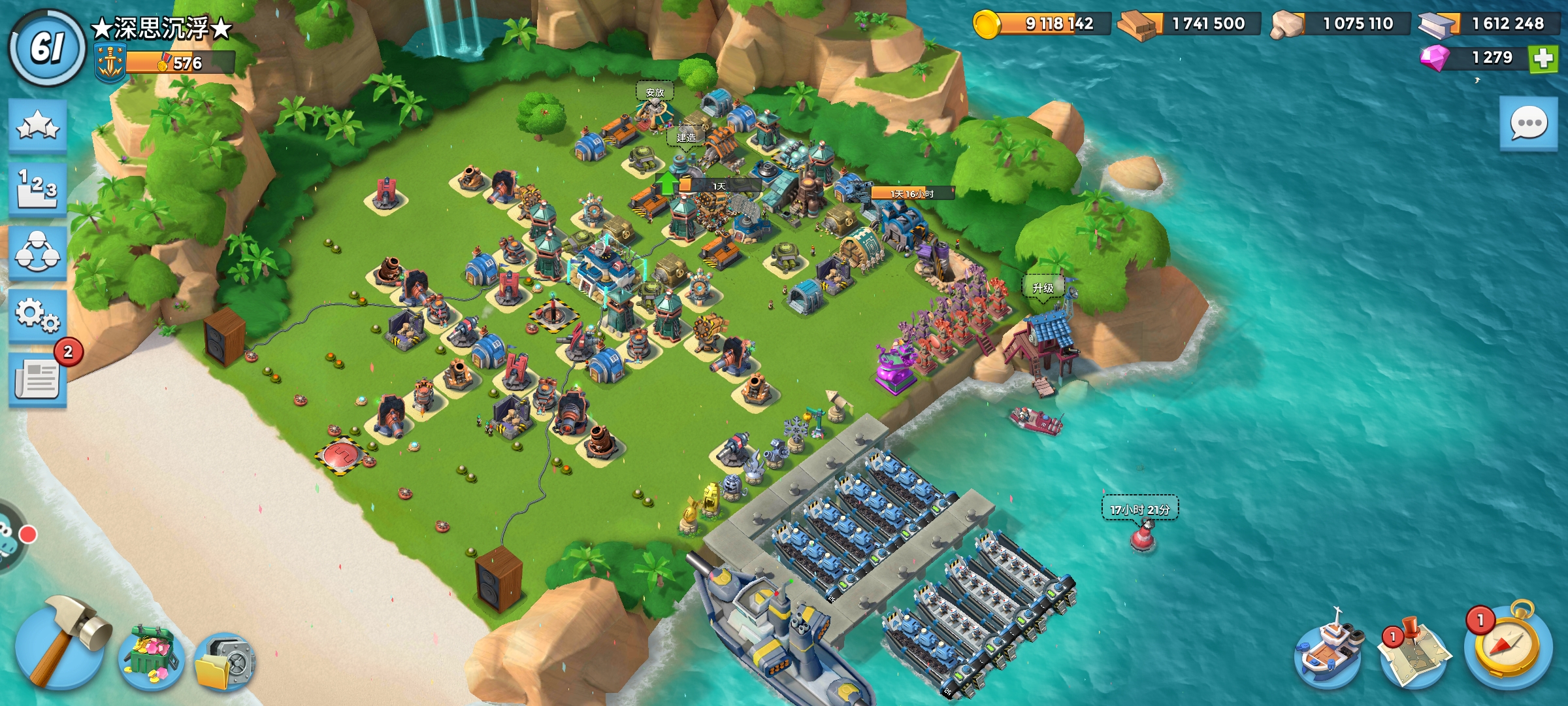
Task: Open the settings gears
Action: (x=38, y=315)
